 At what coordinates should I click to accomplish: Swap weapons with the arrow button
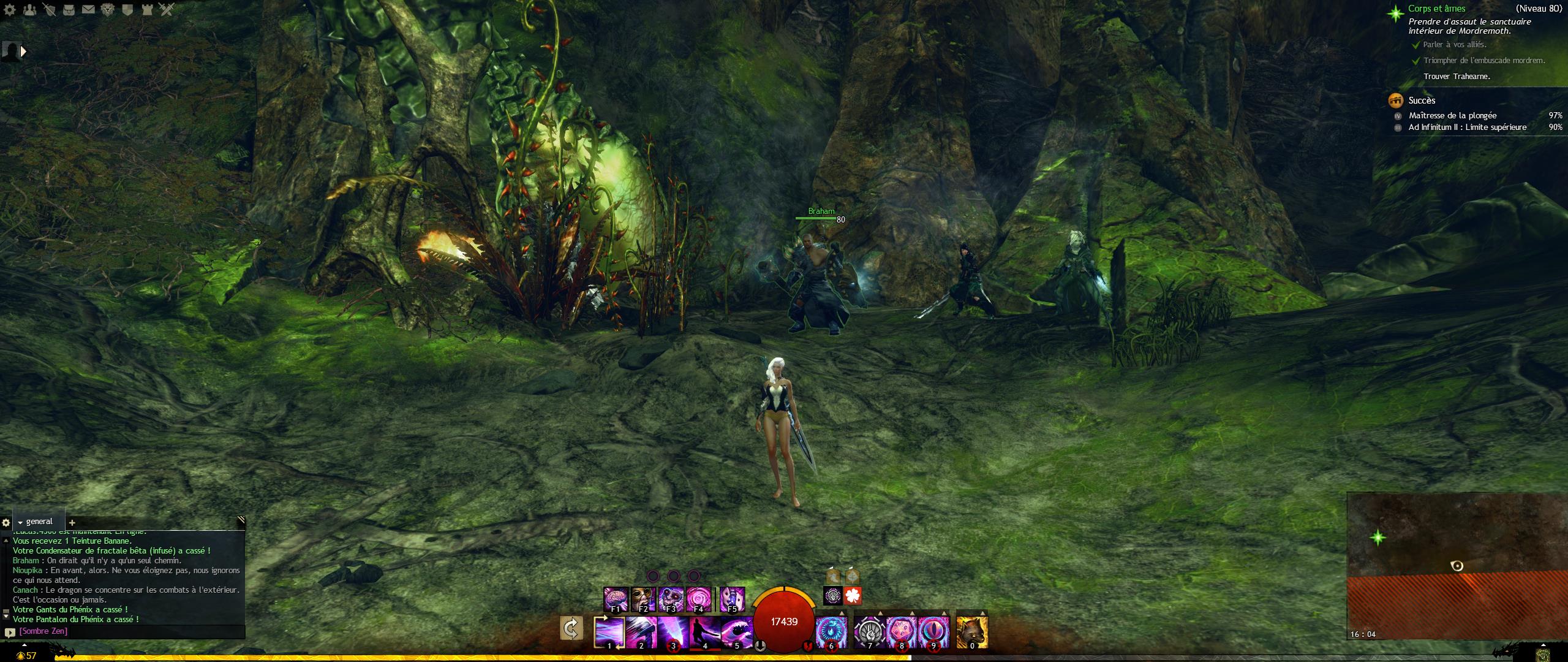tap(571, 629)
